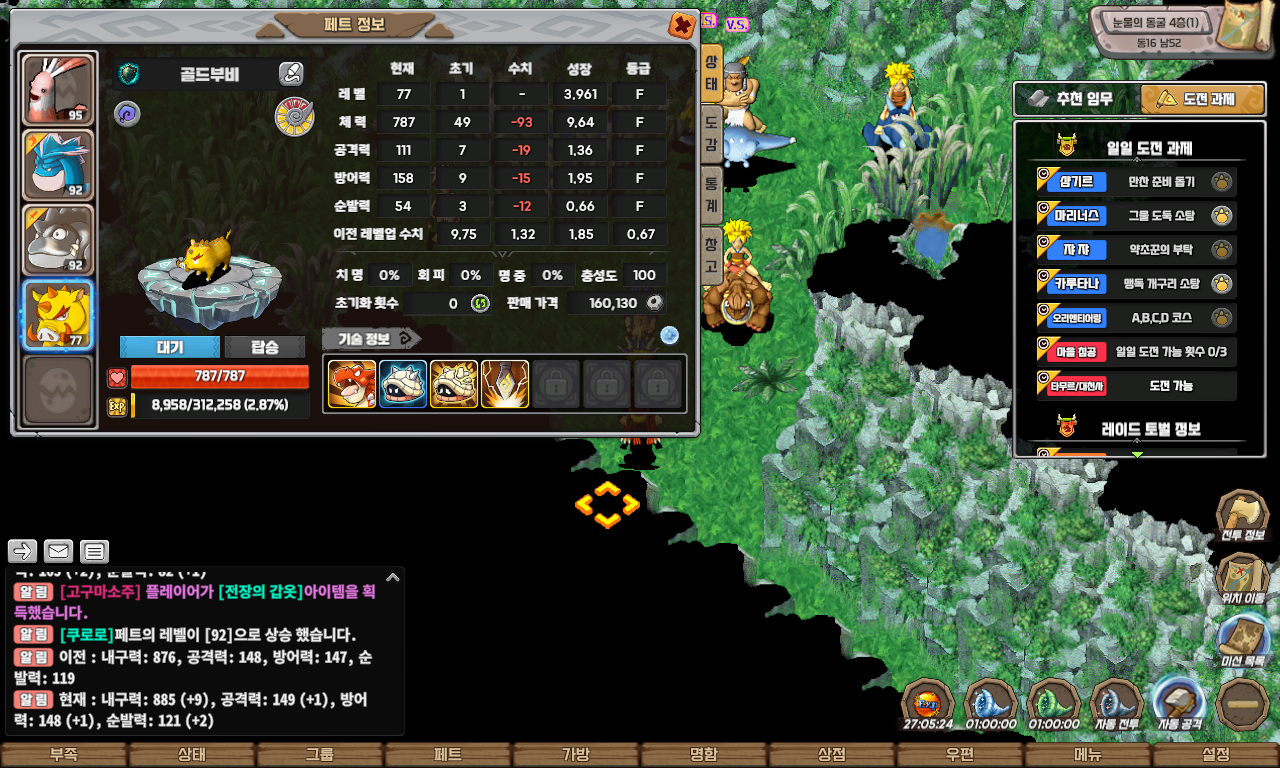Select the 도전 과제 tab
The height and width of the screenshot is (768, 1280).
coord(1203,99)
